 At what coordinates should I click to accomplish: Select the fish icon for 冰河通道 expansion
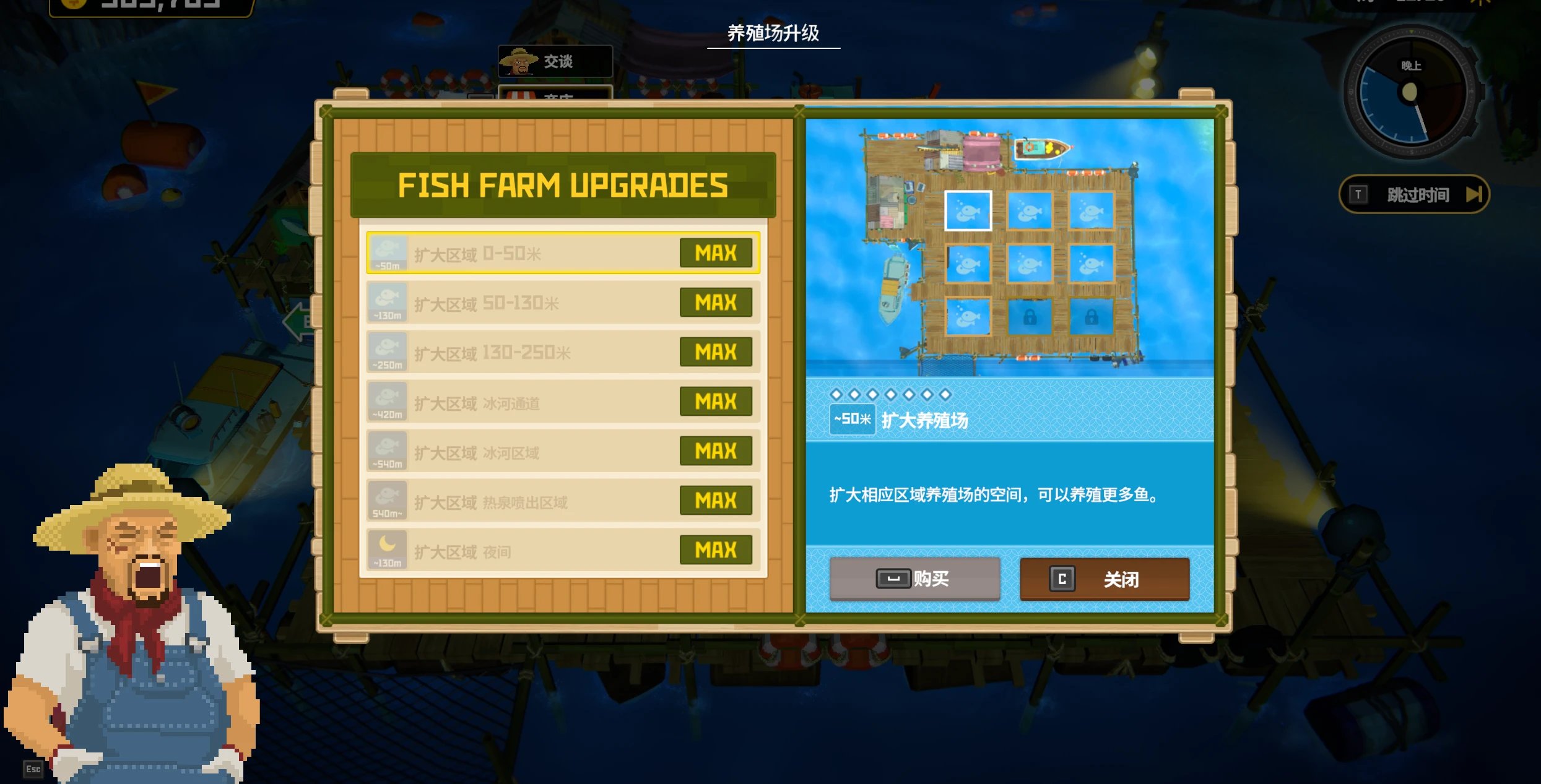pos(388,401)
